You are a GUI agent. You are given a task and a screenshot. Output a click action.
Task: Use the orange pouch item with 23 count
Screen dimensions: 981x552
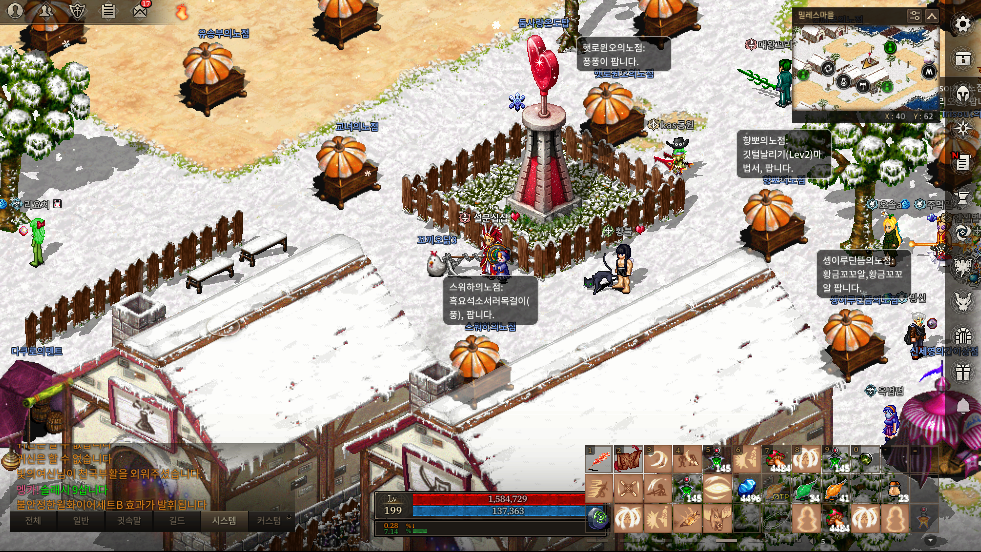[x=892, y=489]
